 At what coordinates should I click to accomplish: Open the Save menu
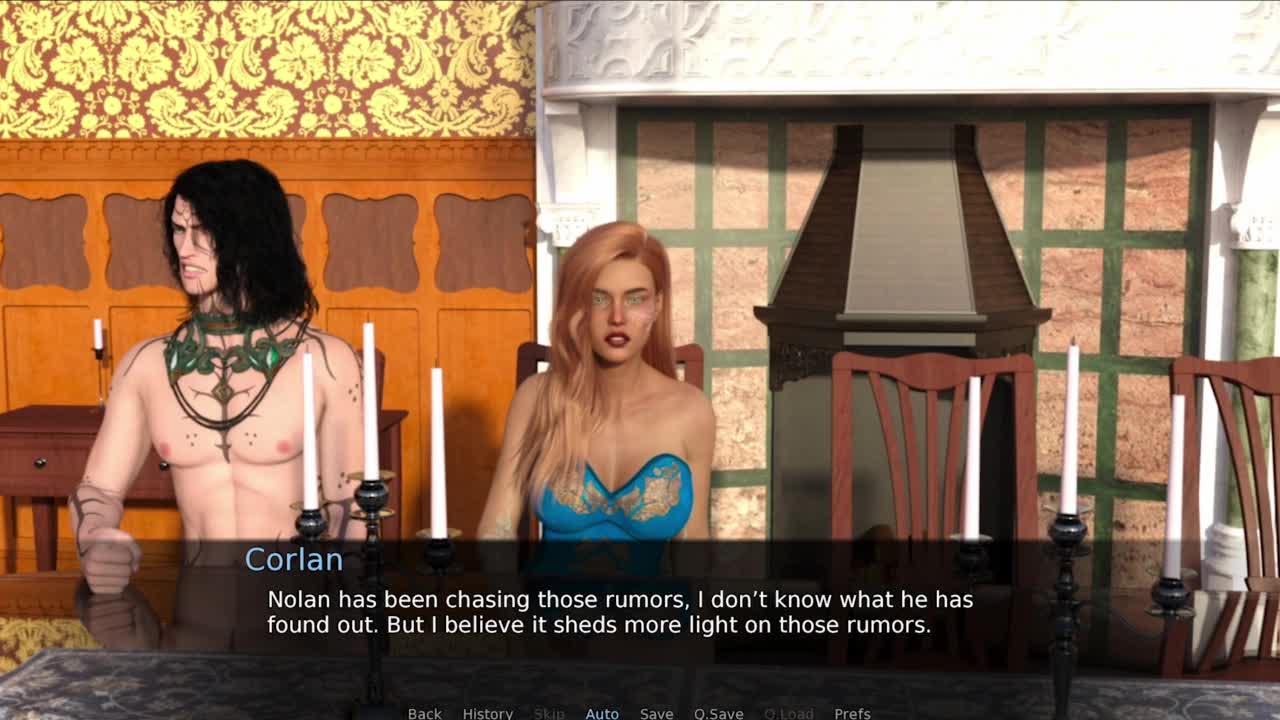(656, 713)
